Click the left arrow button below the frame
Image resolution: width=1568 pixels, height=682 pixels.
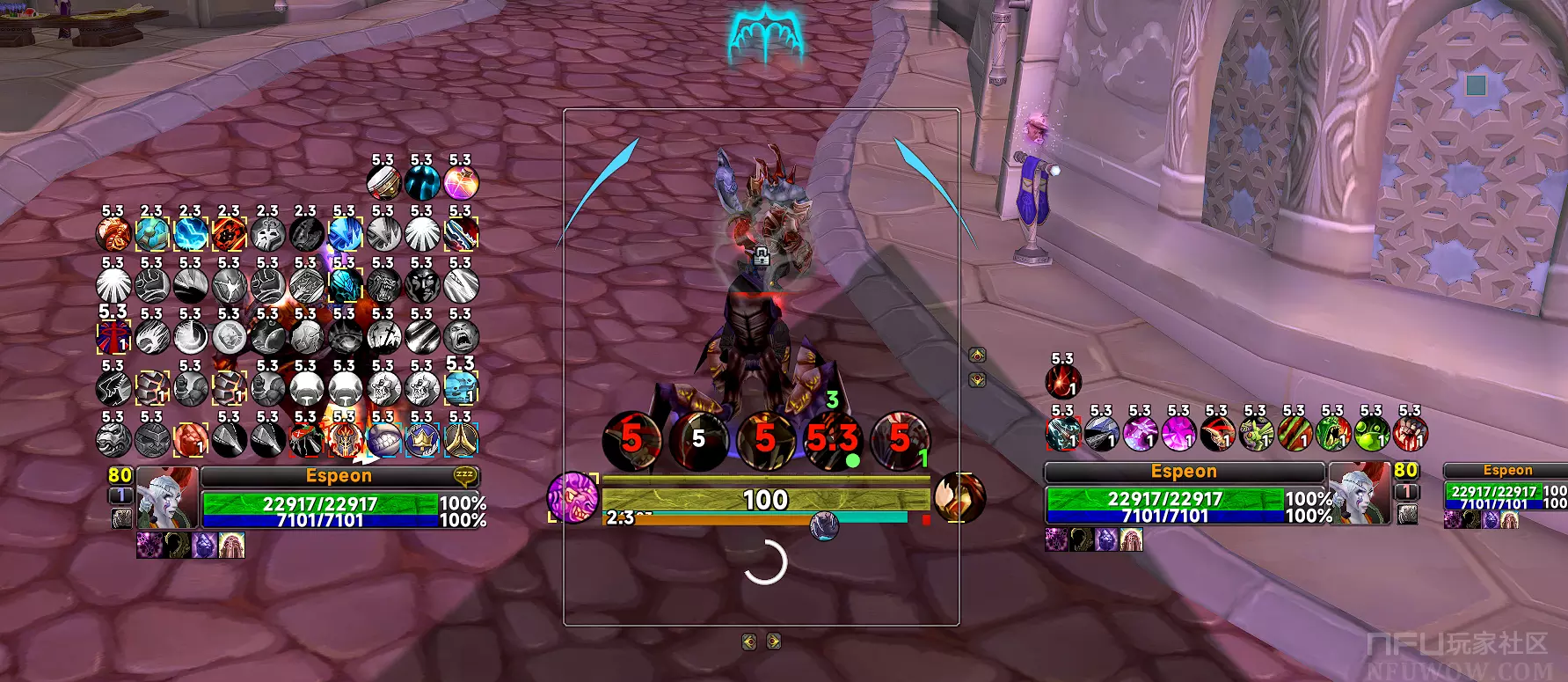(x=749, y=642)
